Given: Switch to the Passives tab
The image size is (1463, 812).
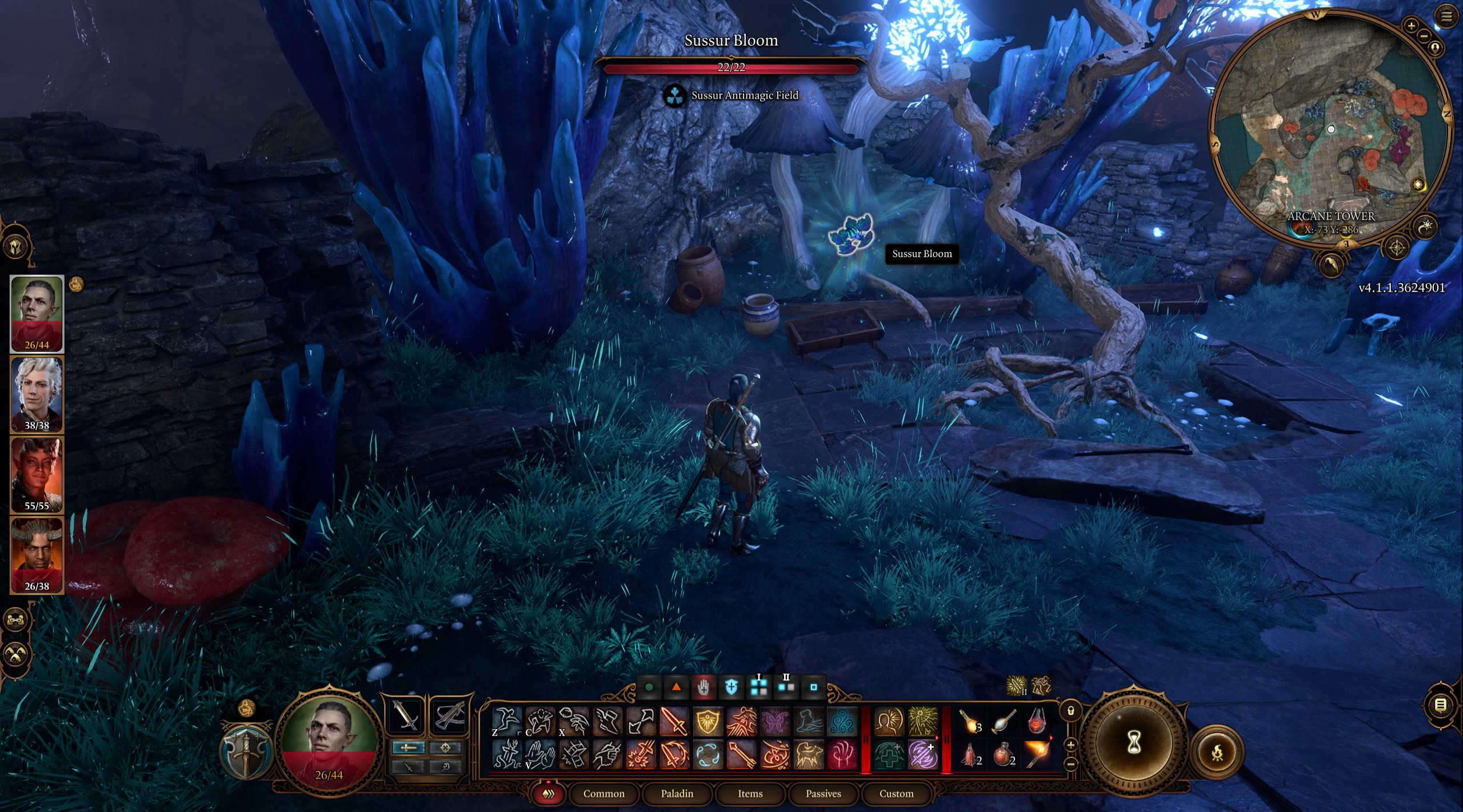Looking at the screenshot, I should pos(824,794).
